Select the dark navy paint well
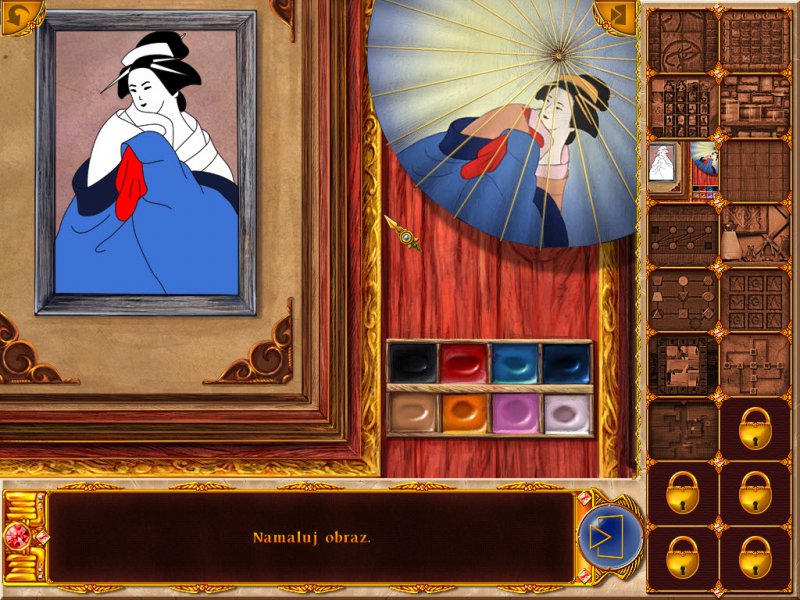This screenshot has height=600, width=800. 566,364
